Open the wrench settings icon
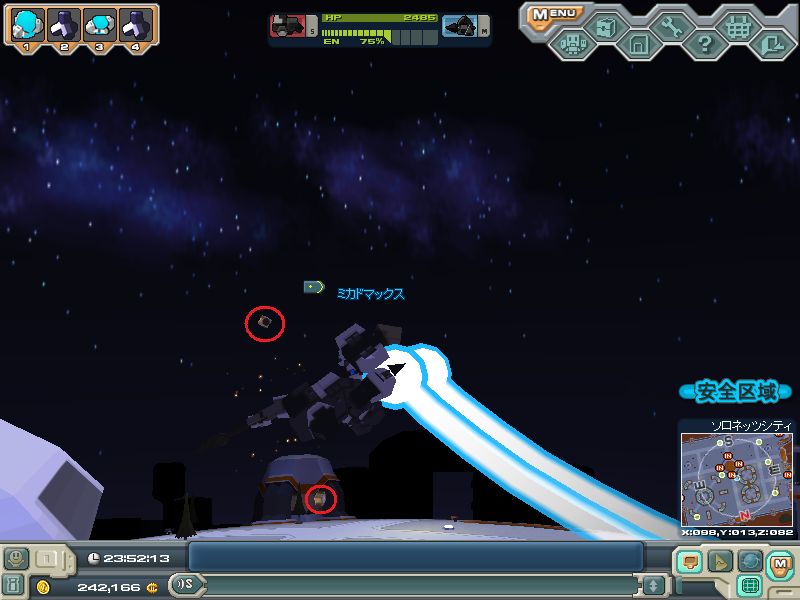Screen dimensions: 800x600 pos(671,27)
